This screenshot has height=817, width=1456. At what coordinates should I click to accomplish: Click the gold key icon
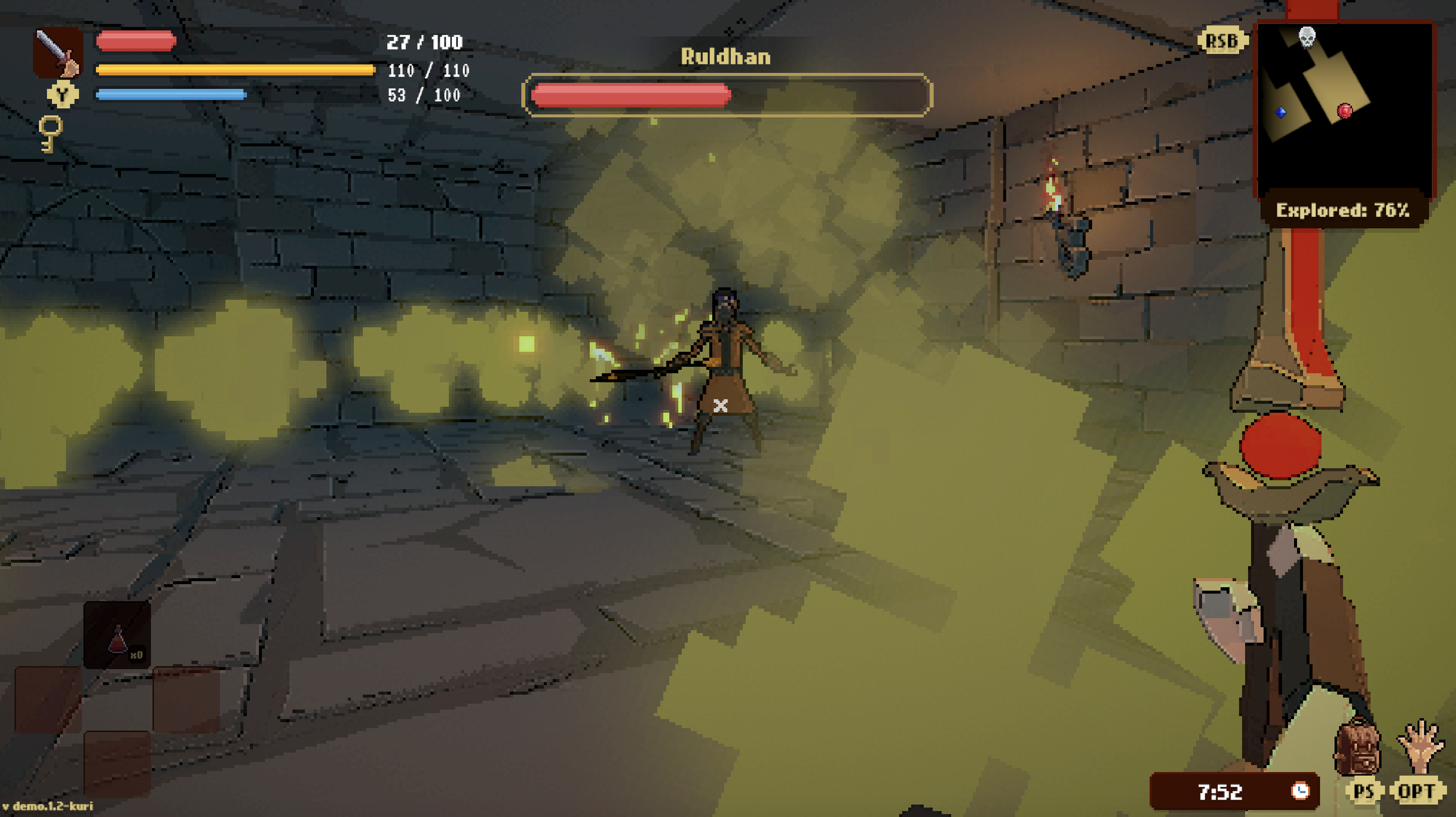[x=50, y=133]
